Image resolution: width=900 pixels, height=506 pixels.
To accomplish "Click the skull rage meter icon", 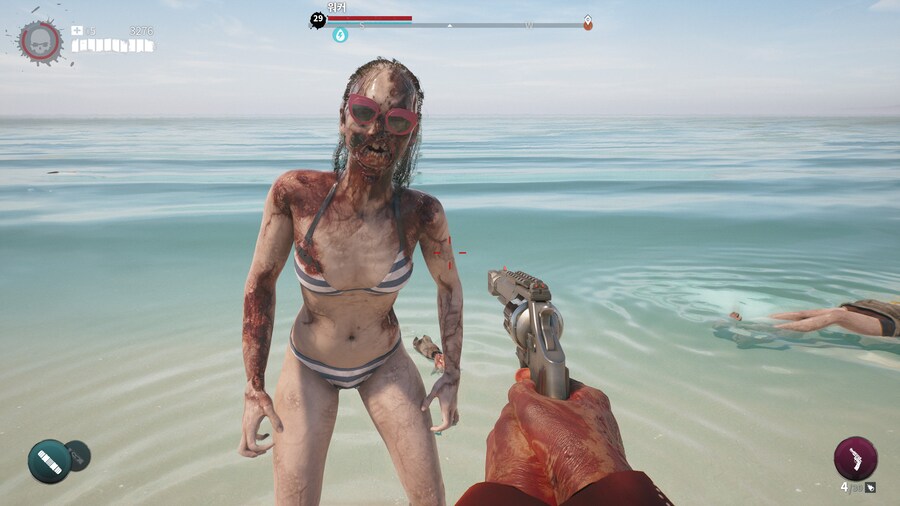I will (x=41, y=41).
